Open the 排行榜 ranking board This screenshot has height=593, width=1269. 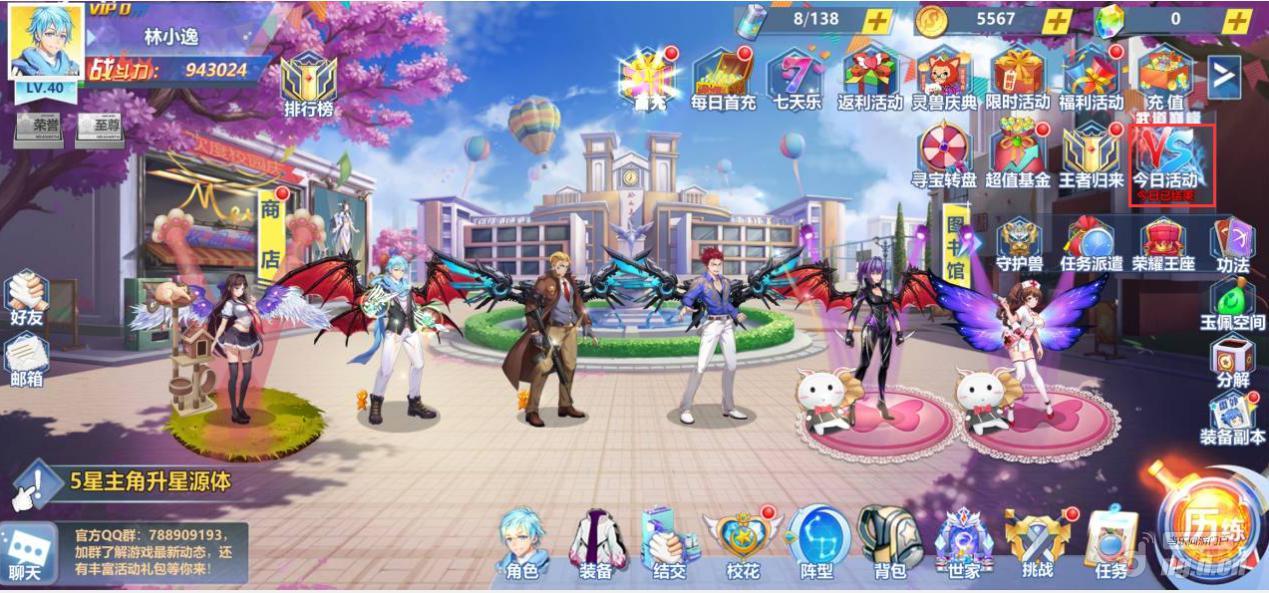coord(308,84)
